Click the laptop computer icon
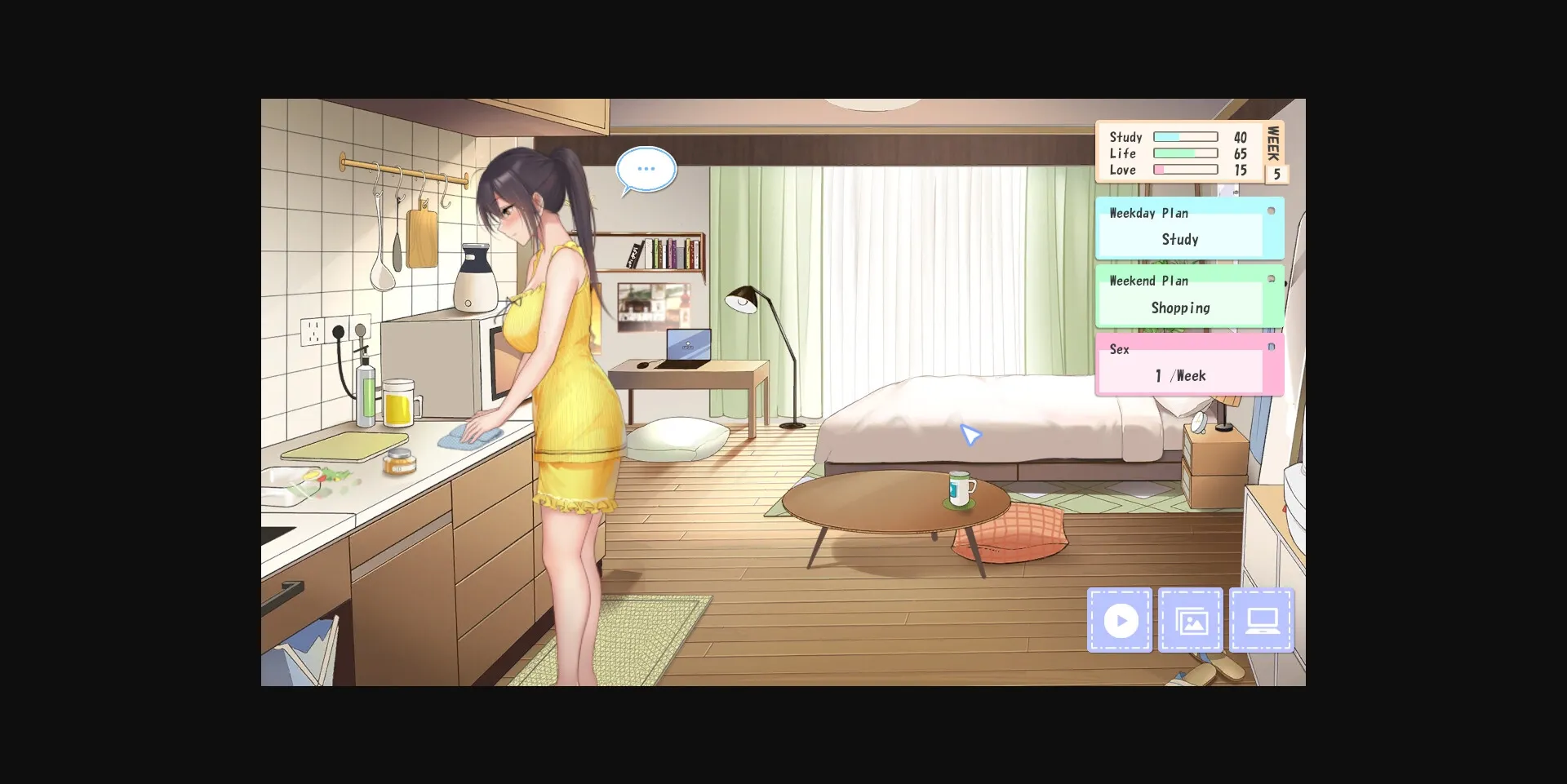 click(x=1262, y=620)
